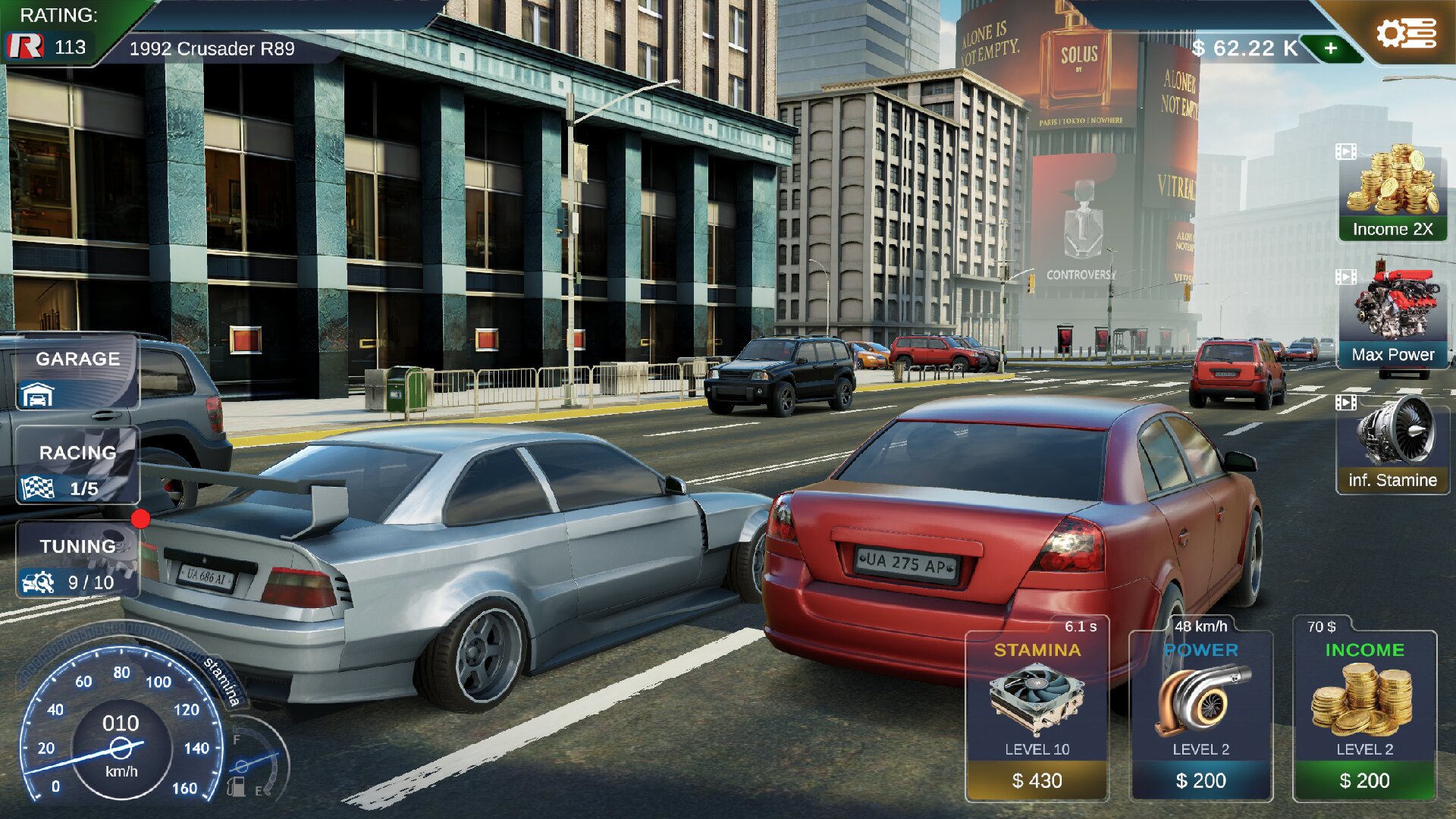The image size is (1456, 819).
Task: Open settings via gear icon
Action: [x=1405, y=34]
